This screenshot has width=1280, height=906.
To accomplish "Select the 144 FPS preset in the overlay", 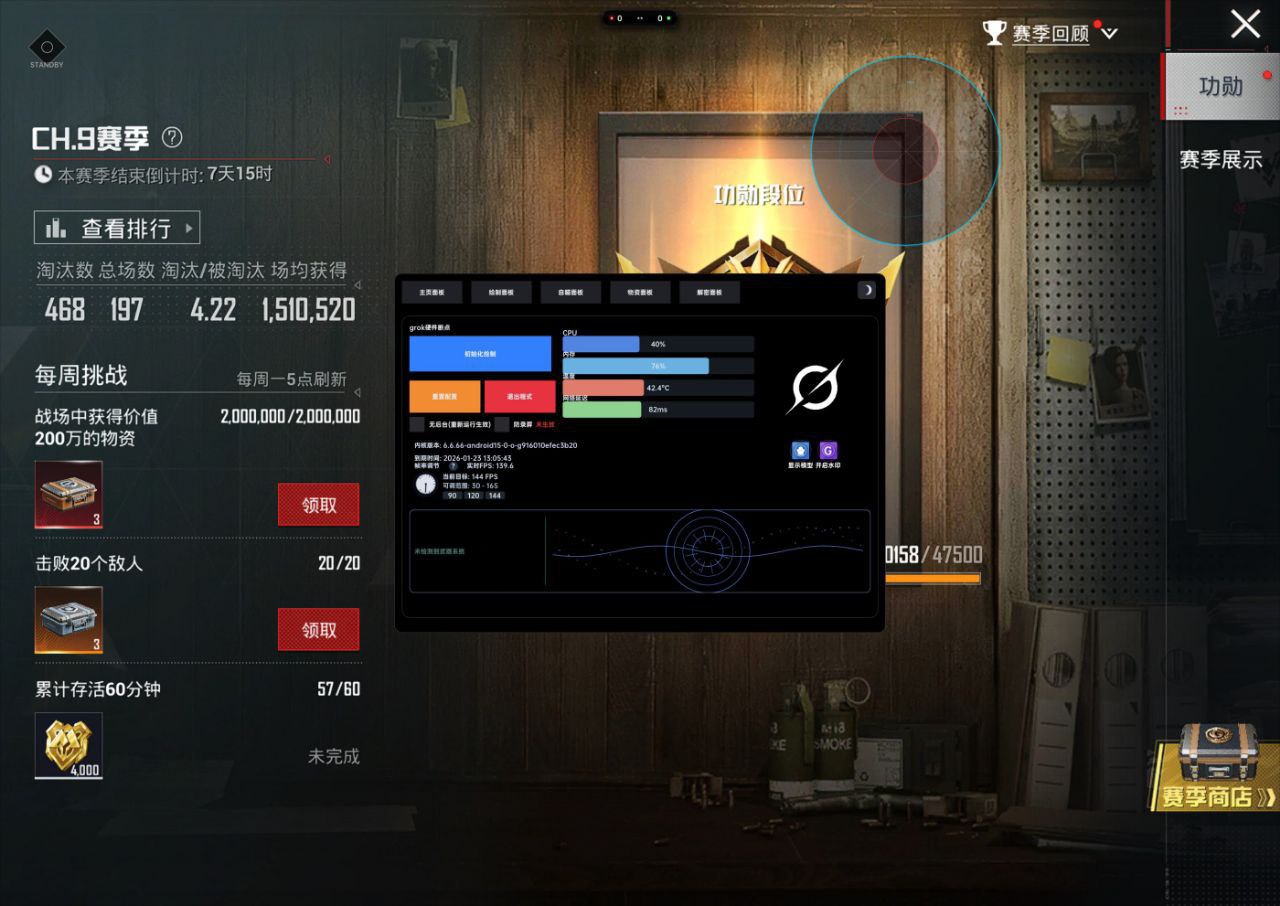I will coord(495,495).
